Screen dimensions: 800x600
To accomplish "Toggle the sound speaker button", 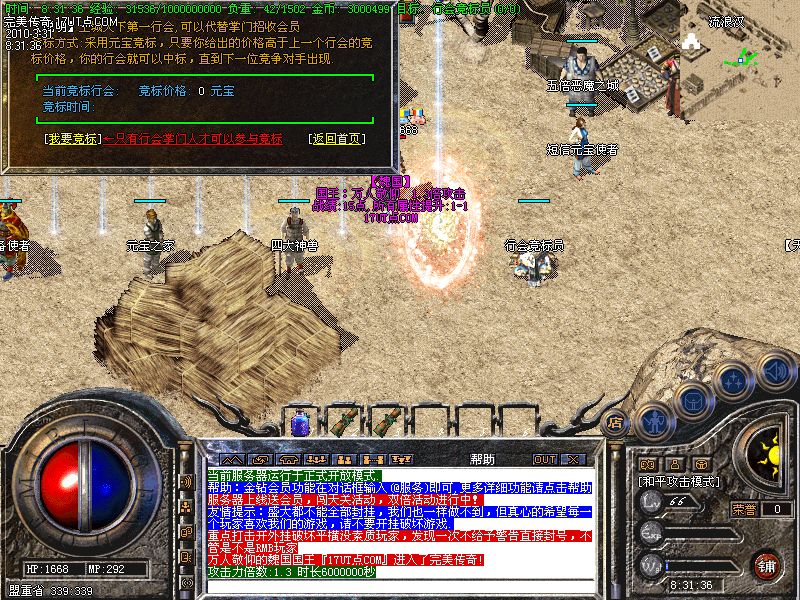I will click(773, 369).
